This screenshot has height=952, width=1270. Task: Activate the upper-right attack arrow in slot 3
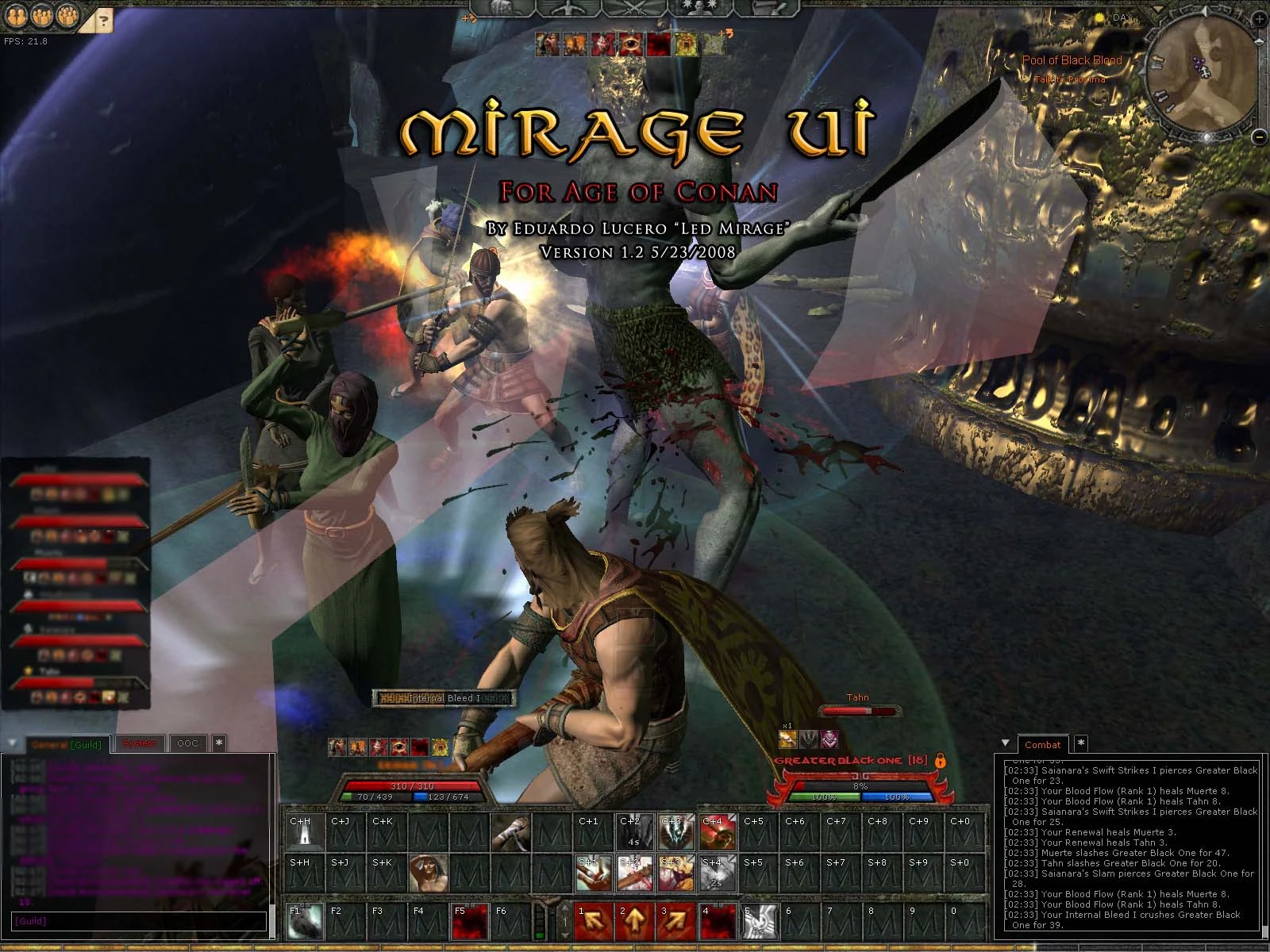[675, 921]
